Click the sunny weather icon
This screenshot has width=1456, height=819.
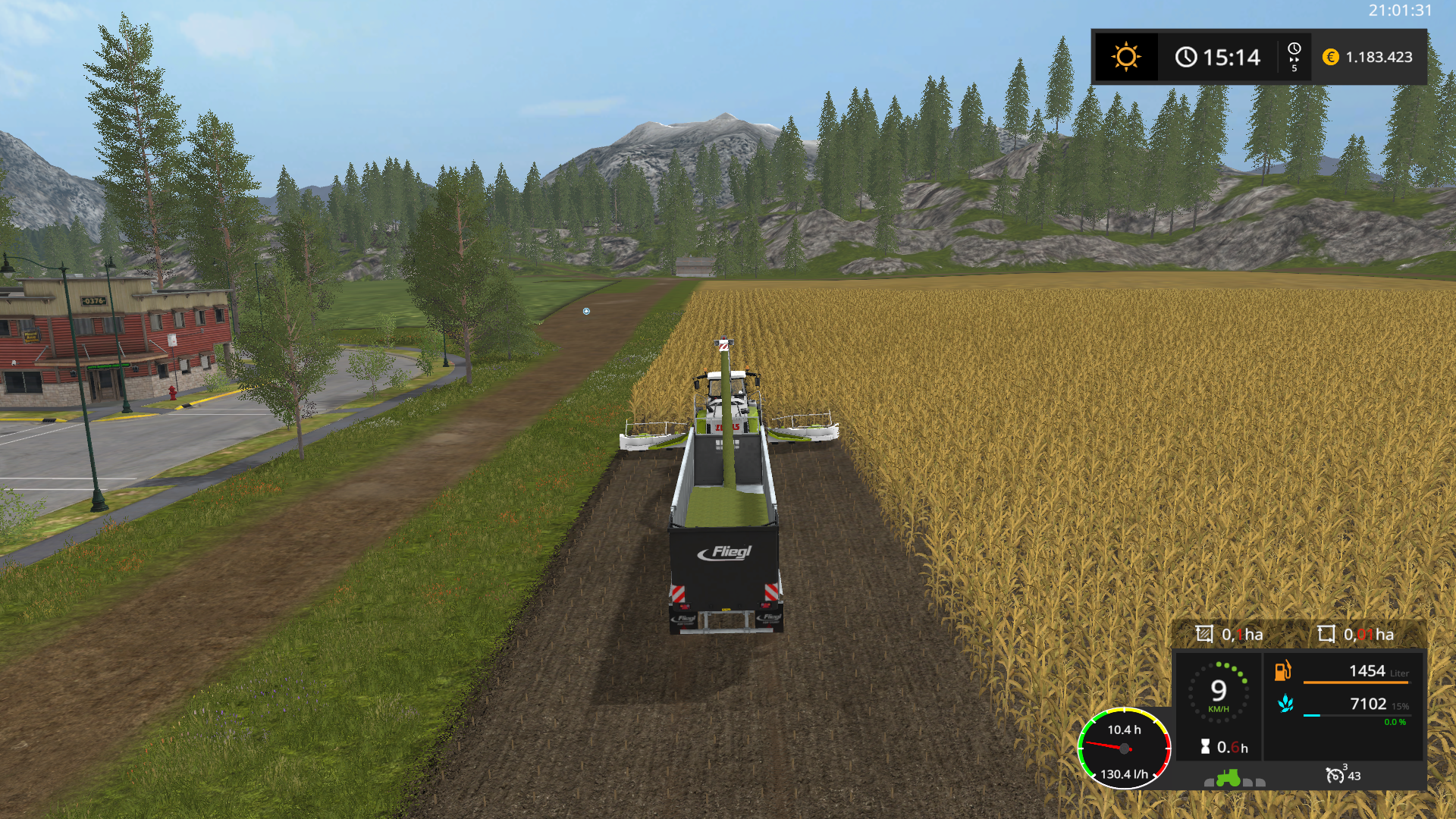pyautogui.click(x=1125, y=57)
